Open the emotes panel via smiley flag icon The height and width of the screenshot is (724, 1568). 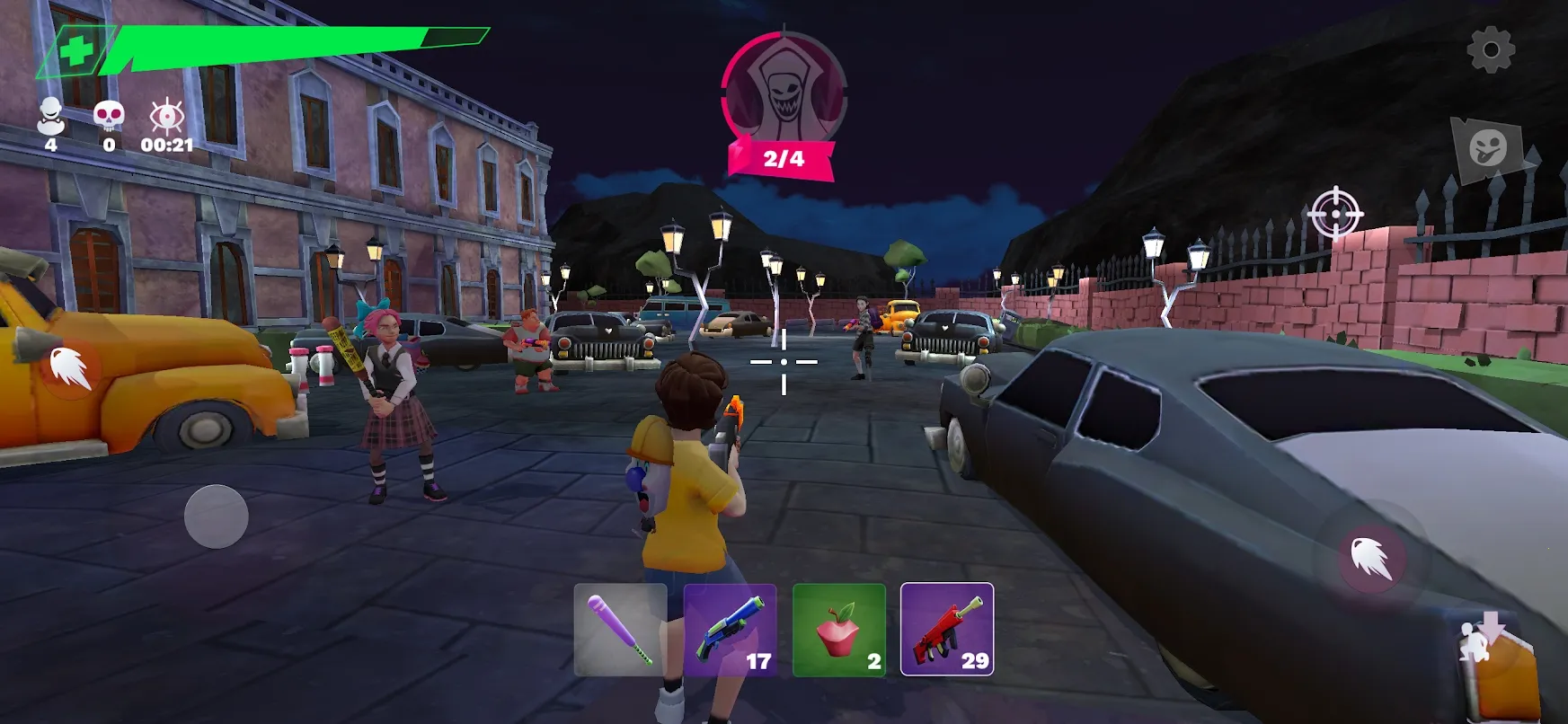coord(1489,145)
